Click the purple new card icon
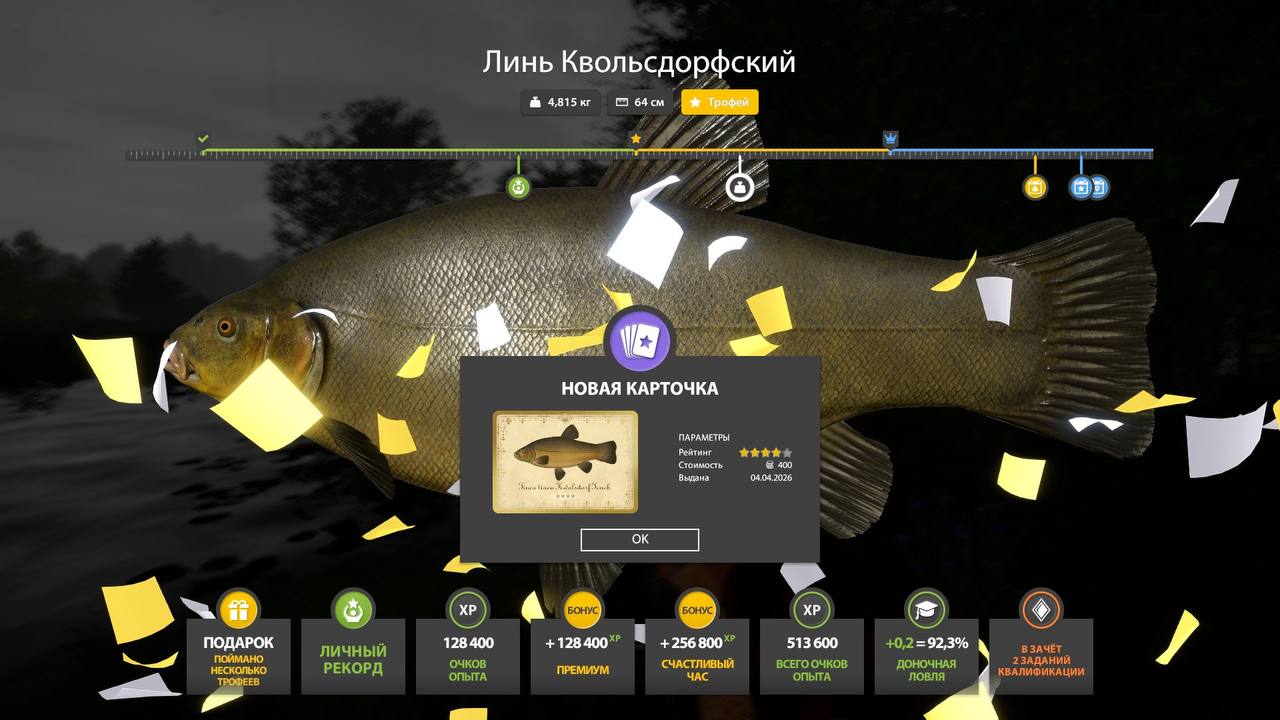 (x=640, y=340)
